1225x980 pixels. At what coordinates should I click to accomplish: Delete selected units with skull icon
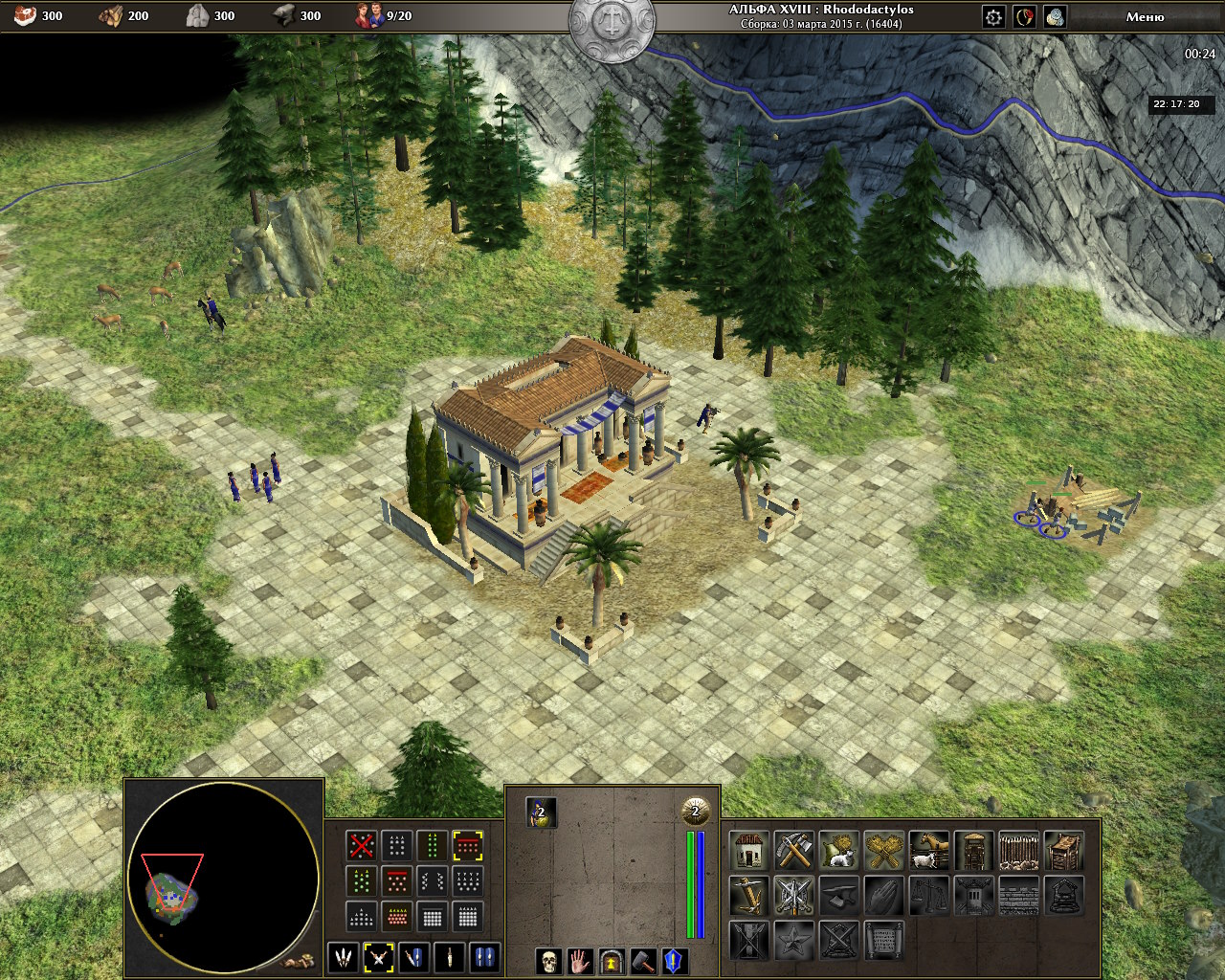tap(548, 961)
